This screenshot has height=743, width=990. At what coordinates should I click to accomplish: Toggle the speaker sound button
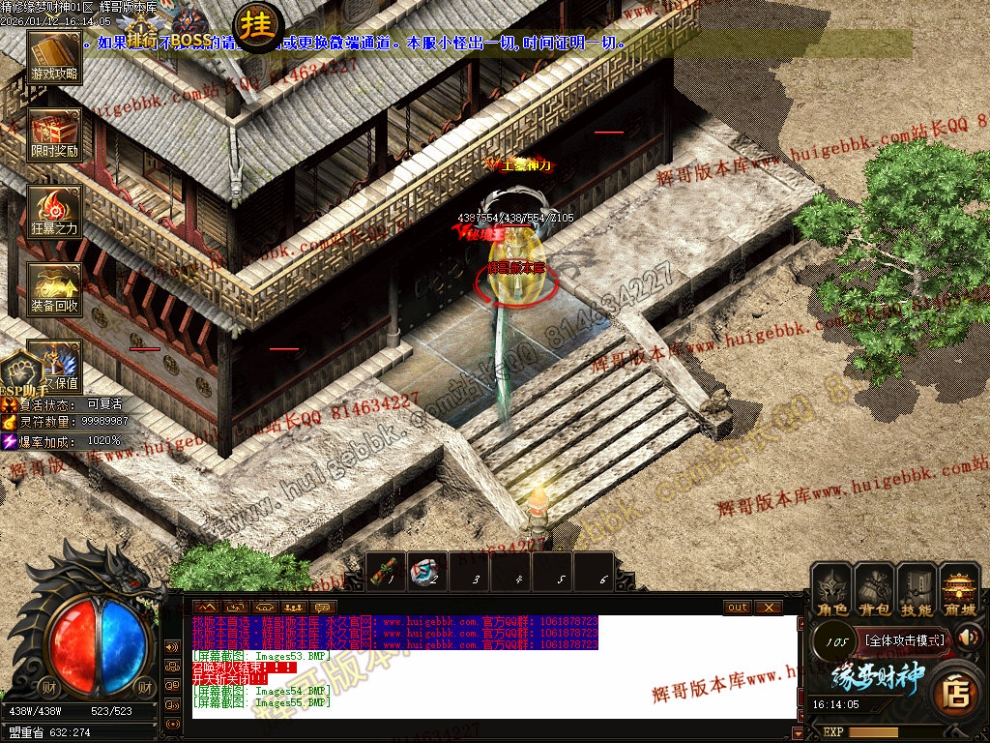click(x=967, y=636)
